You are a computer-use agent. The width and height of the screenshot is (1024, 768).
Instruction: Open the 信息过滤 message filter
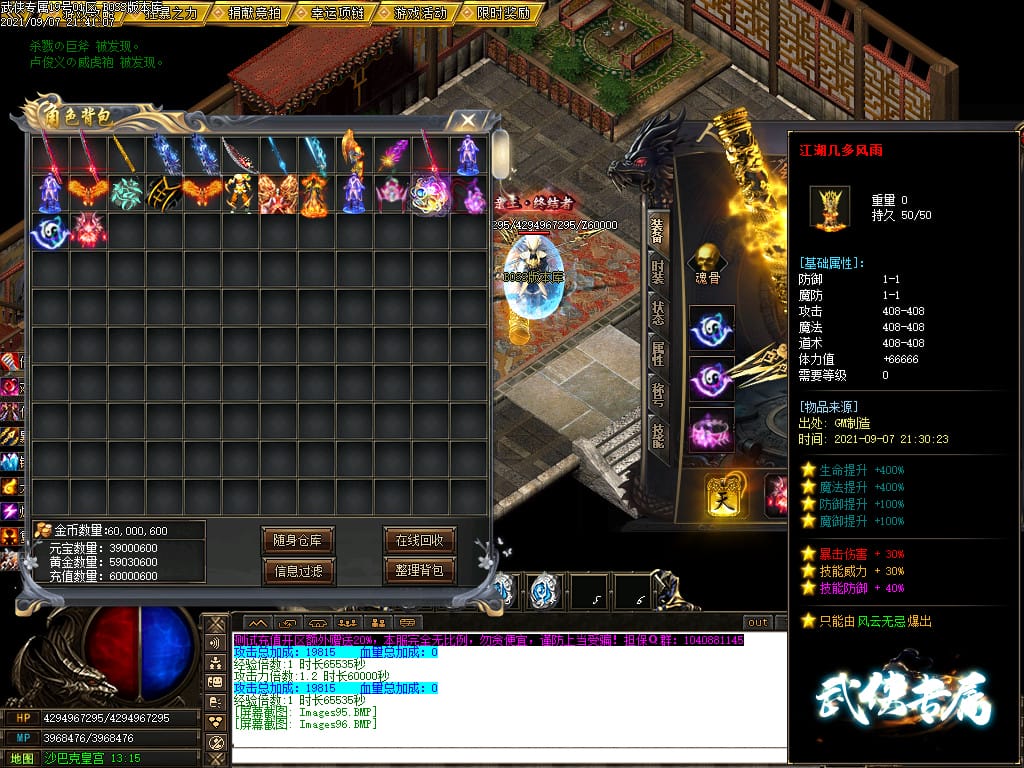tap(298, 571)
